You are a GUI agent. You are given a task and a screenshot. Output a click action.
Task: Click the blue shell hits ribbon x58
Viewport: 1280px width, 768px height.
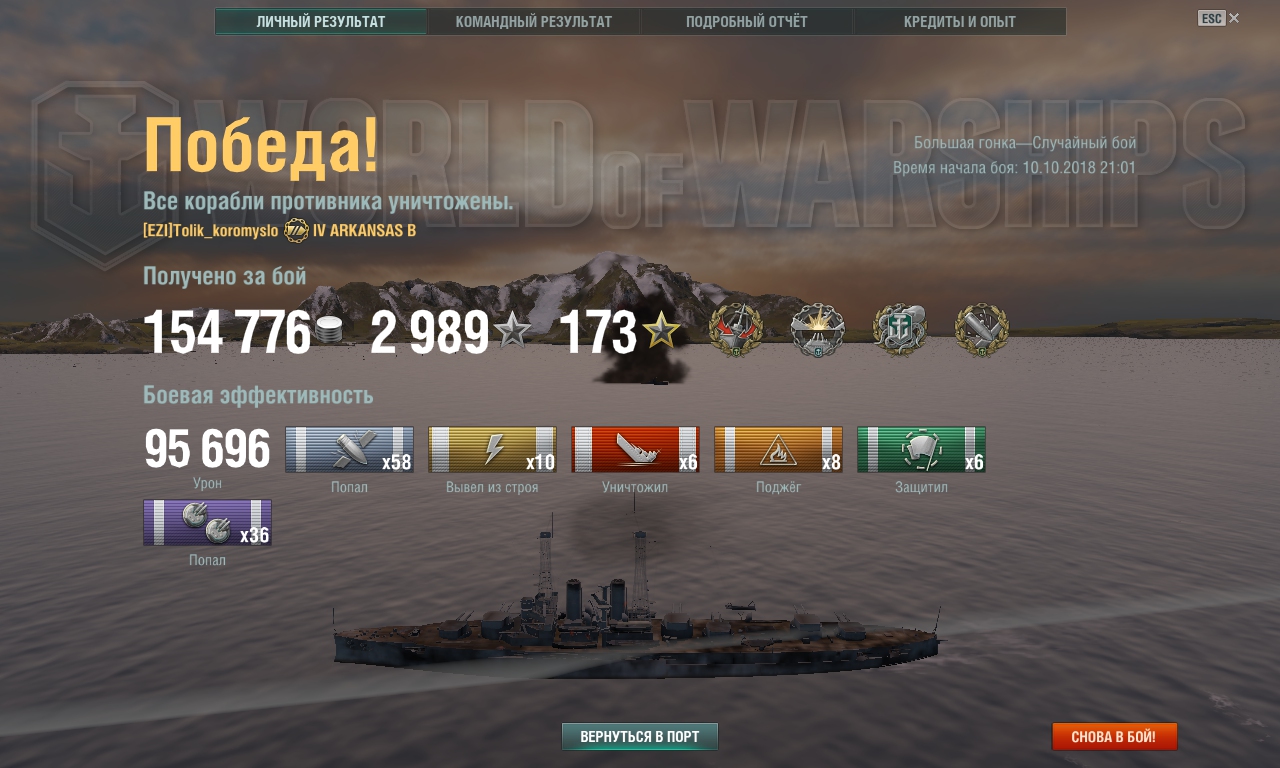pos(349,450)
